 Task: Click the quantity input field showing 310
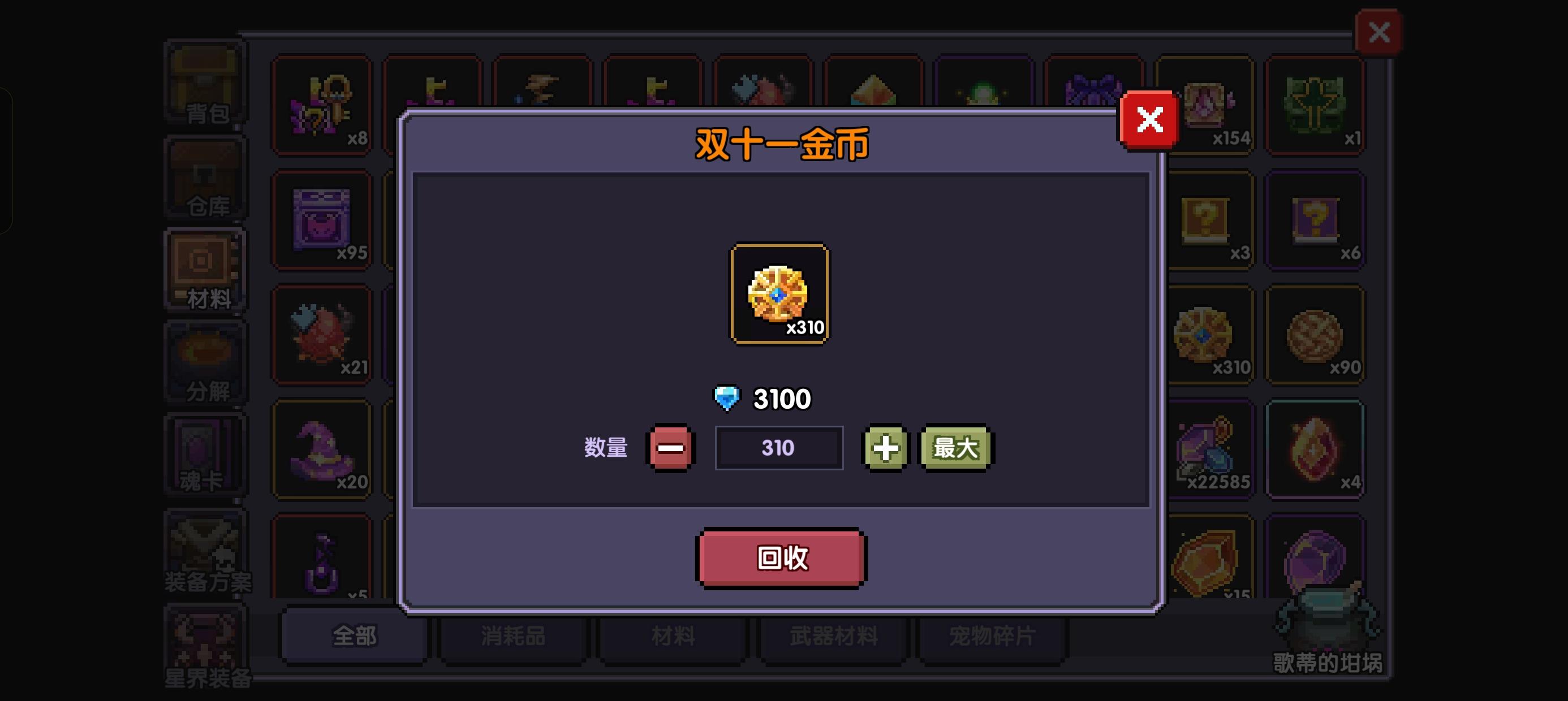(x=779, y=448)
